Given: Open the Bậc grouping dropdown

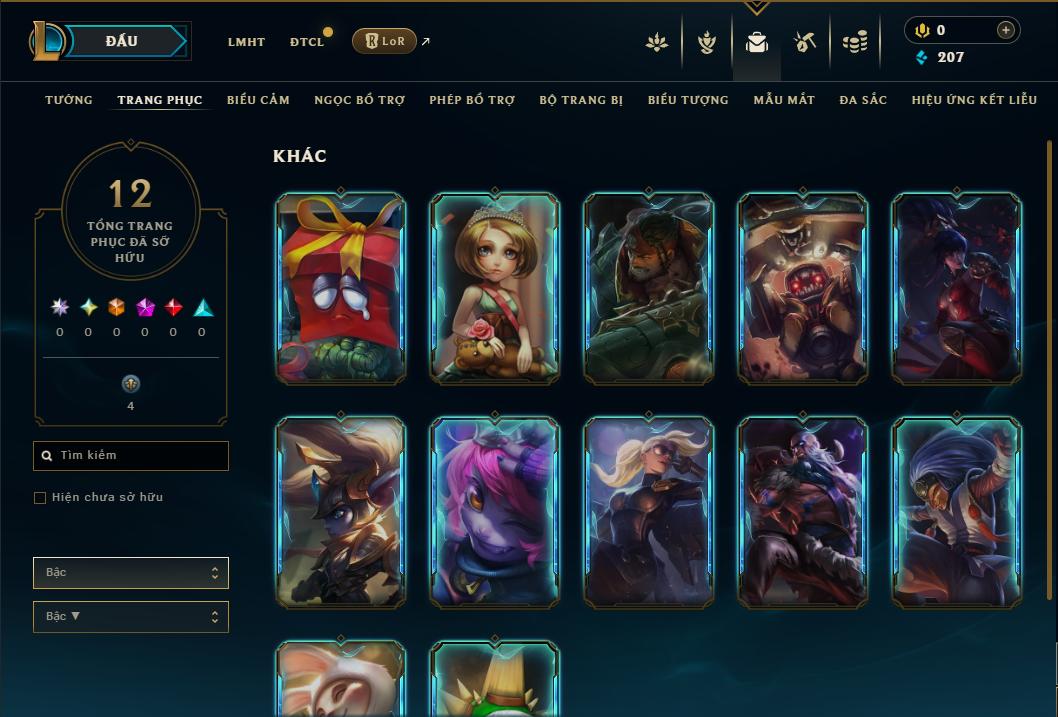Looking at the screenshot, I should pyautogui.click(x=131, y=573).
